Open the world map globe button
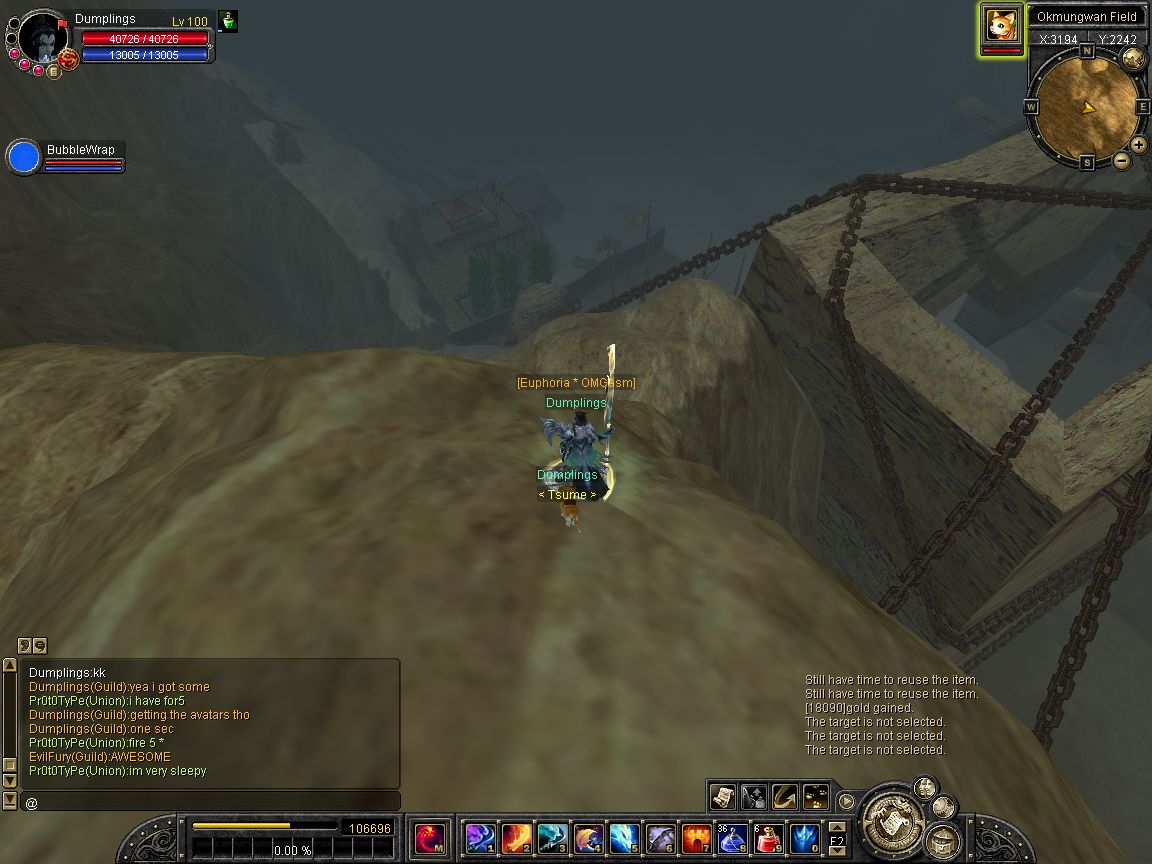This screenshot has width=1152, height=864. pyautogui.click(x=1133, y=57)
